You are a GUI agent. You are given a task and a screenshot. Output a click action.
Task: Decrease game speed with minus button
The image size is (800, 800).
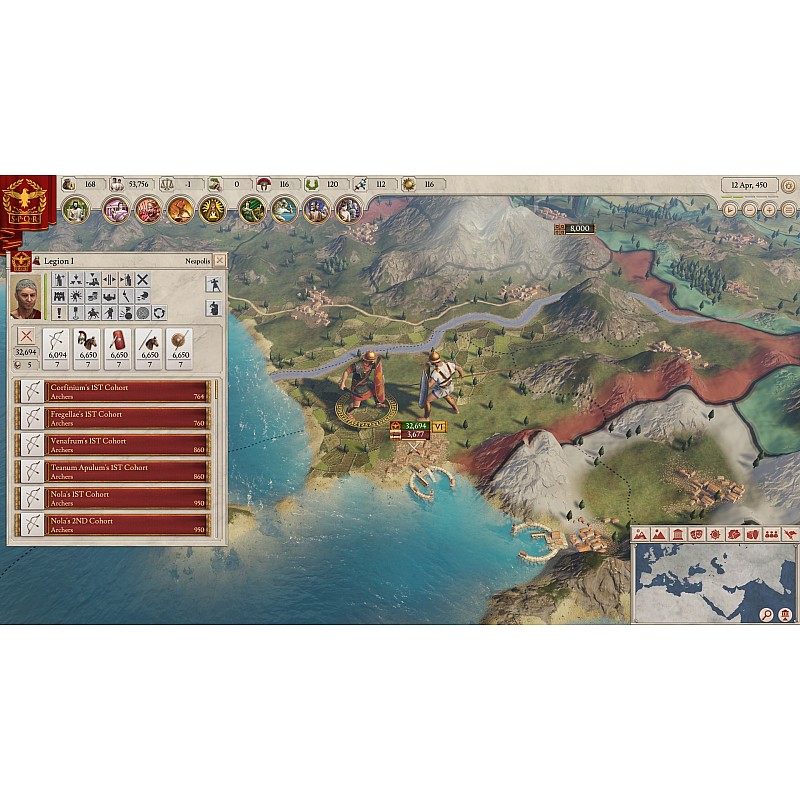click(750, 210)
